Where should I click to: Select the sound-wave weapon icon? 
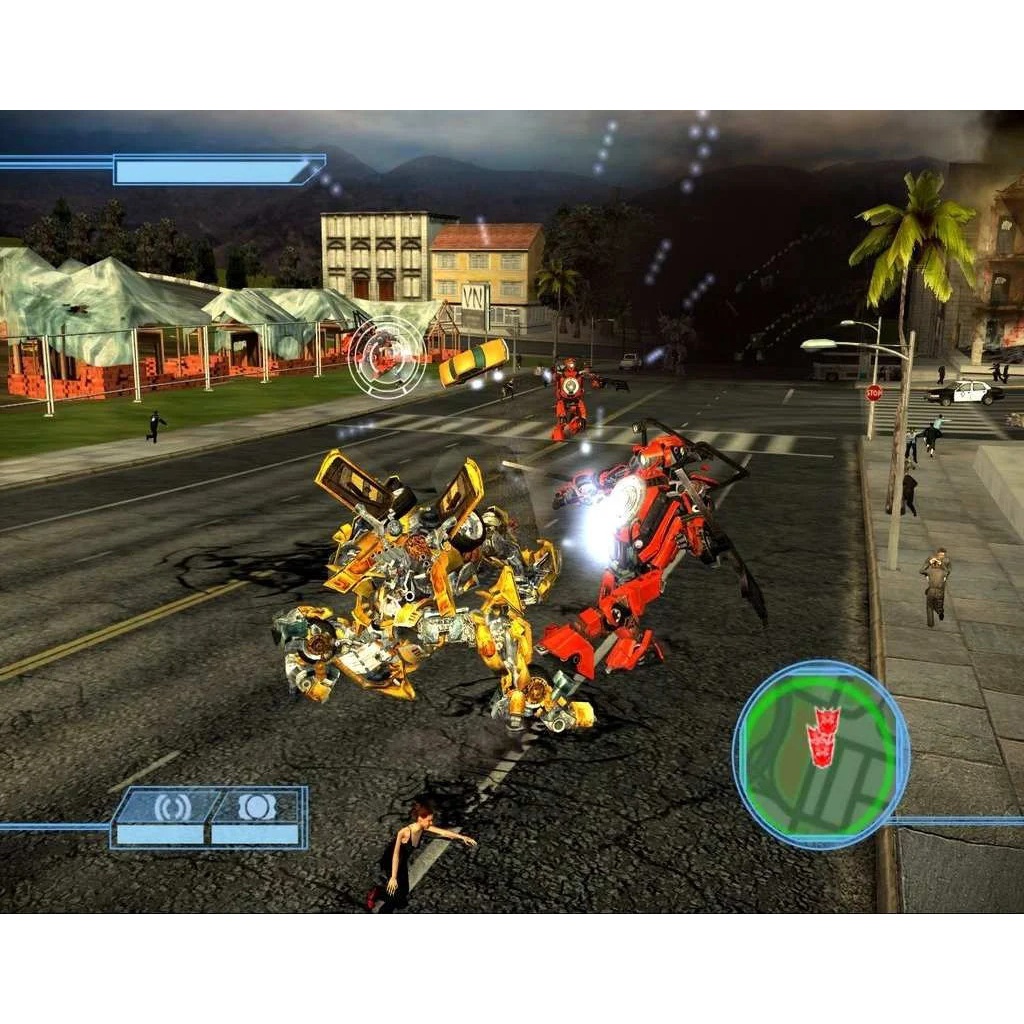[x=171, y=807]
